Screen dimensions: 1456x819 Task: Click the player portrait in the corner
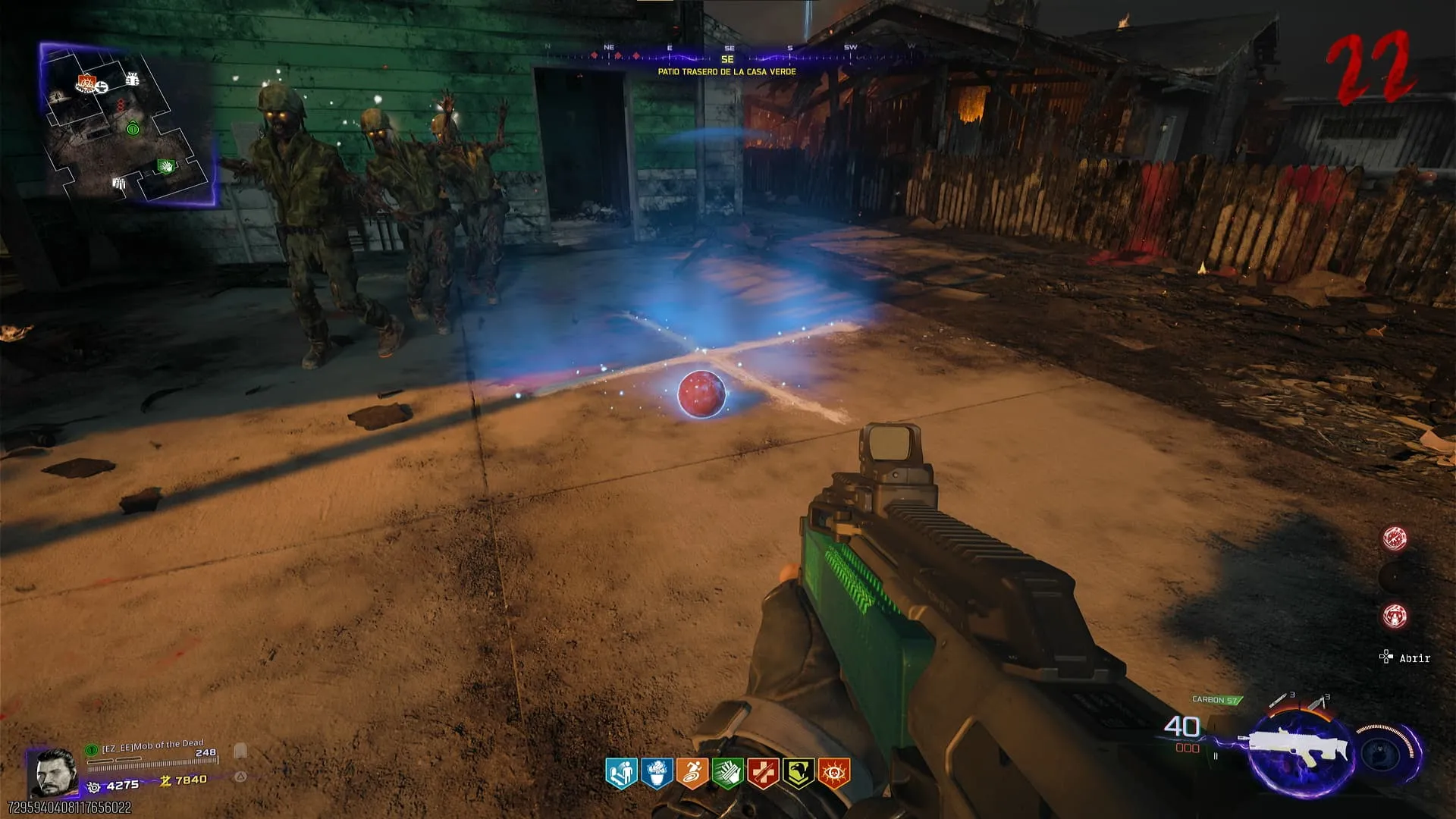coord(53,772)
